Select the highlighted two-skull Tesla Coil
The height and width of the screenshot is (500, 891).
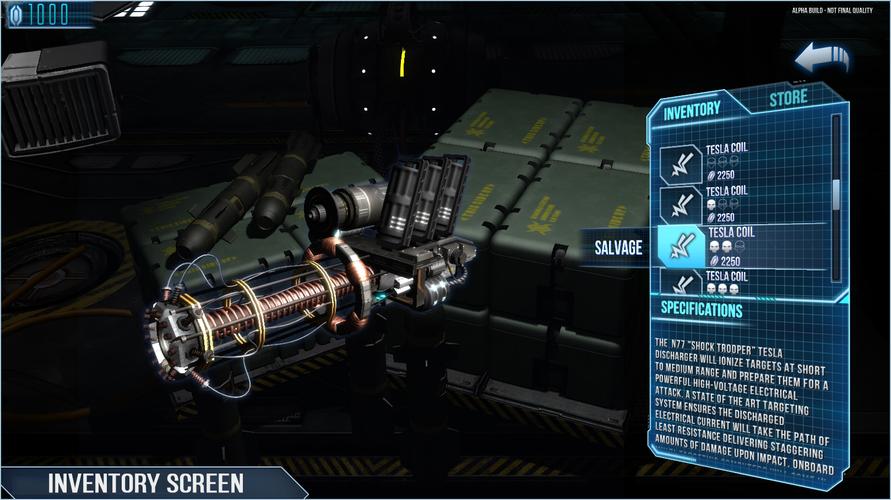(x=735, y=246)
